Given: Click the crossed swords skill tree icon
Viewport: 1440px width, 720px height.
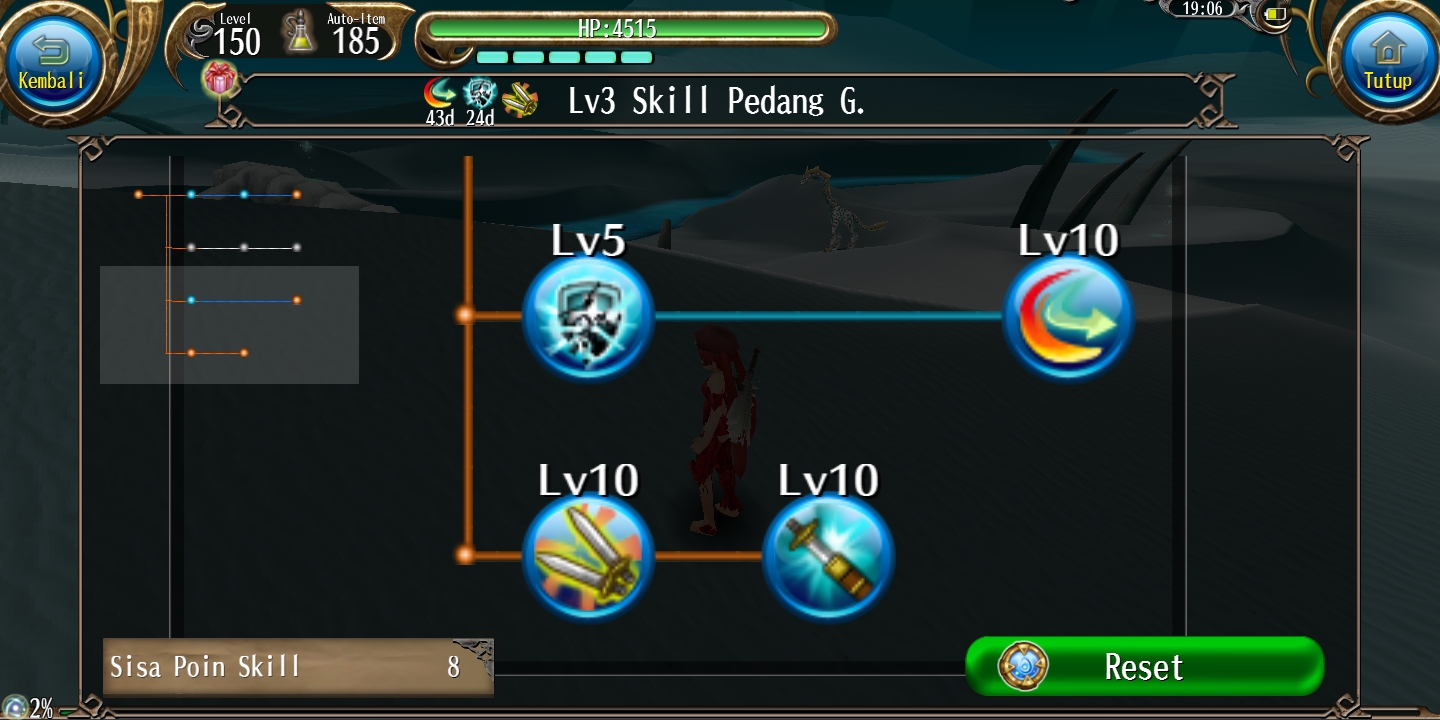Looking at the screenshot, I should point(520,99).
